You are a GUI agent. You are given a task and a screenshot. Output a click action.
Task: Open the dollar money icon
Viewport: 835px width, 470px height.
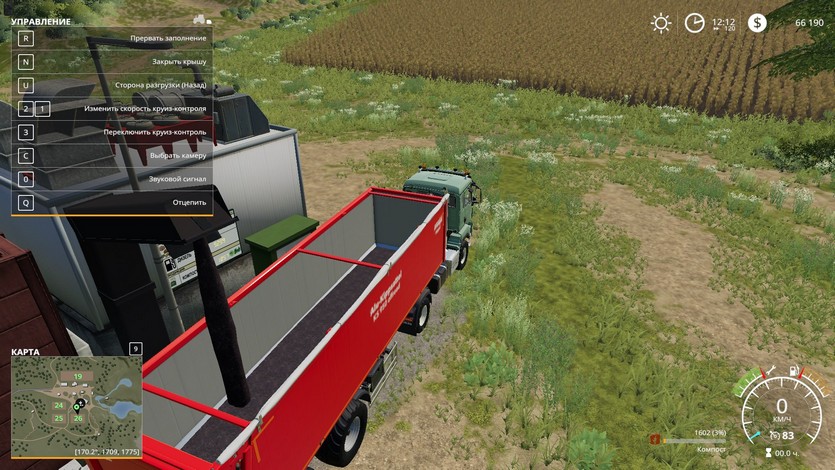757,23
